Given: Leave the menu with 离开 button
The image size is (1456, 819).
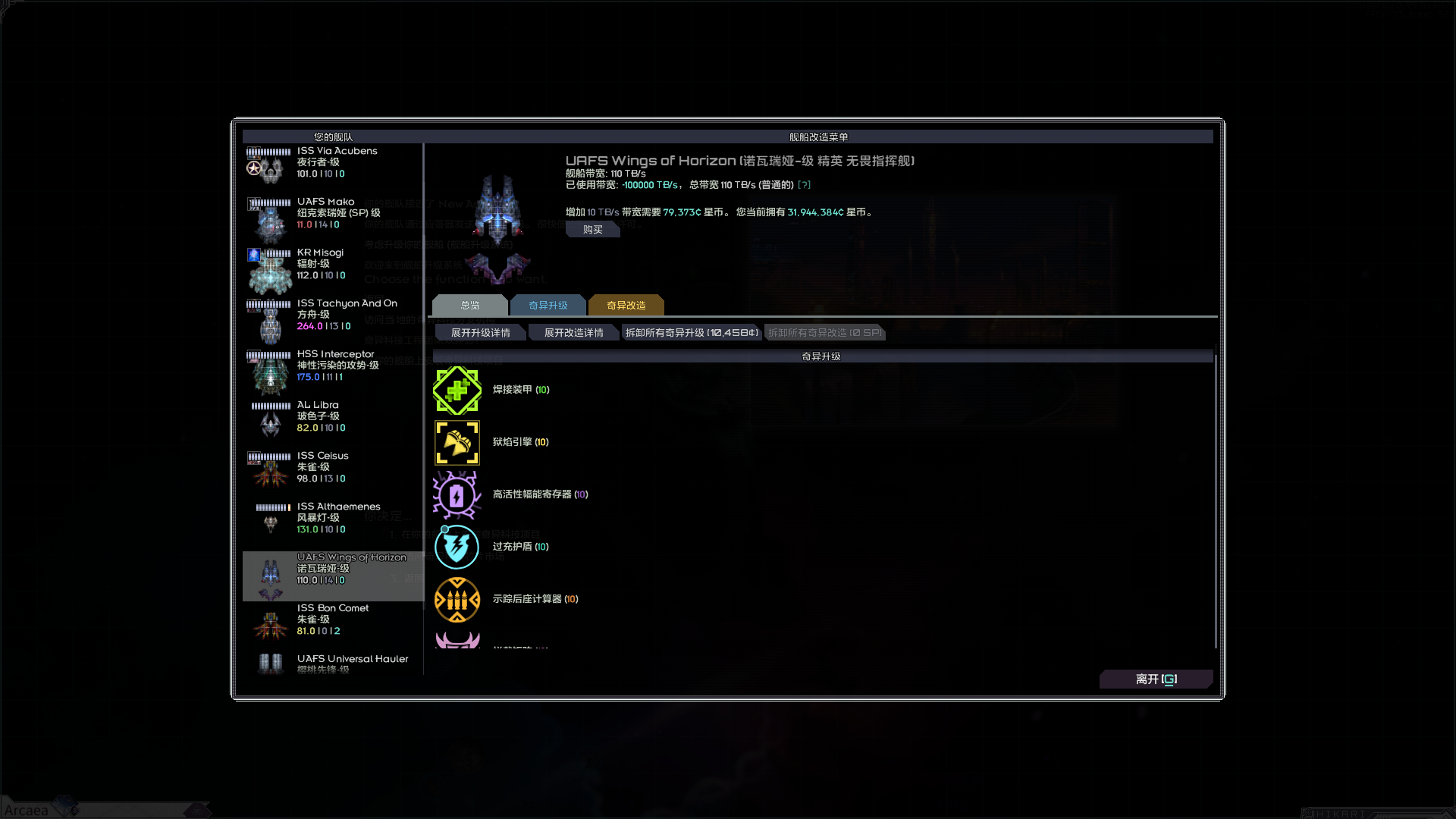Looking at the screenshot, I should point(1155,679).
